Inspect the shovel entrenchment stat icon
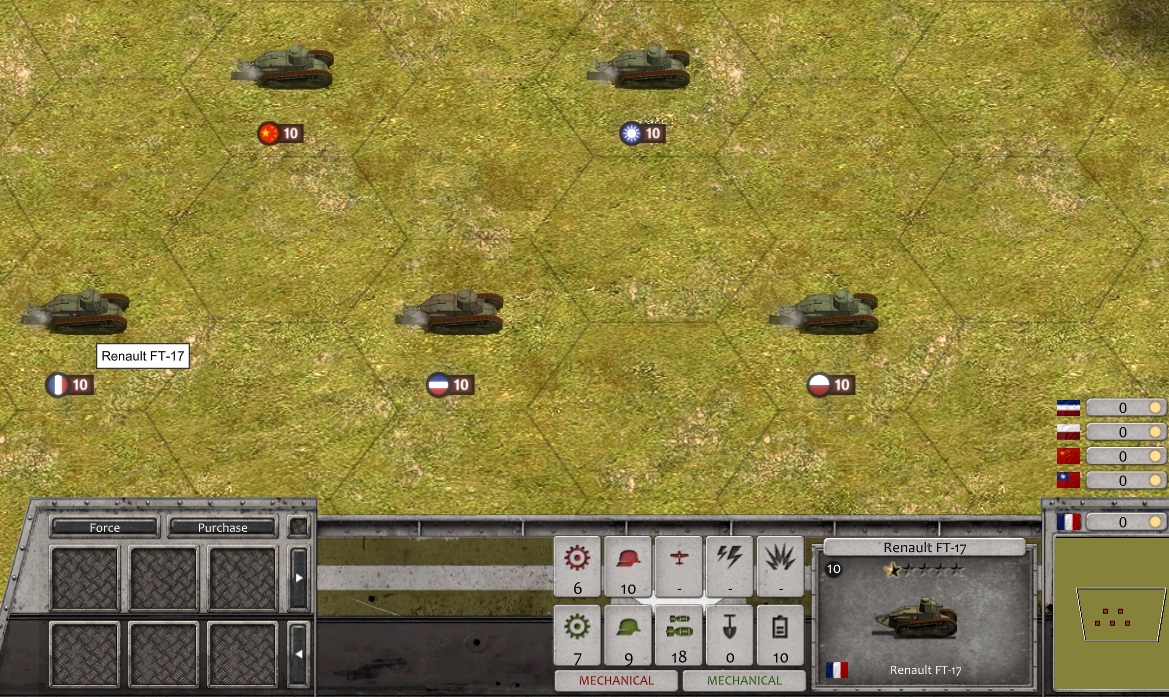 coord(730,628)
